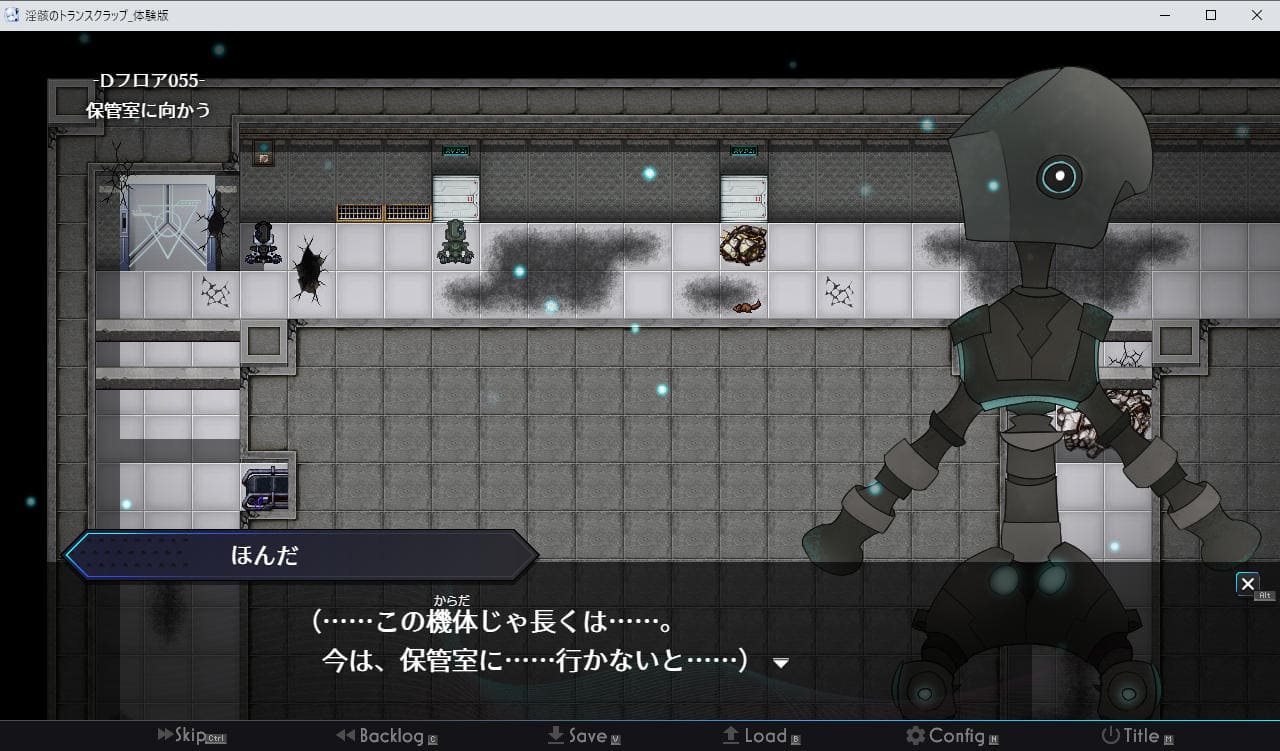Skip the dialogue with the Skip button
This screenshot has height=751, width=1280.
click(190, 736)
